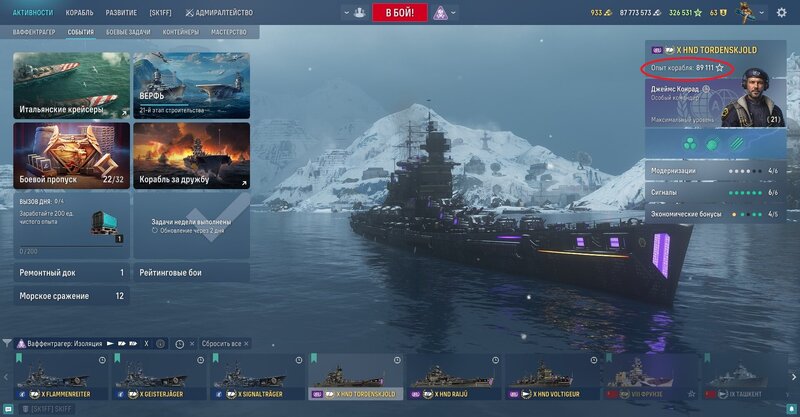The height and width of the screenshot is (417, 800).
Task: Open the Верфь shipyard event tile
Action: [191, 86]
